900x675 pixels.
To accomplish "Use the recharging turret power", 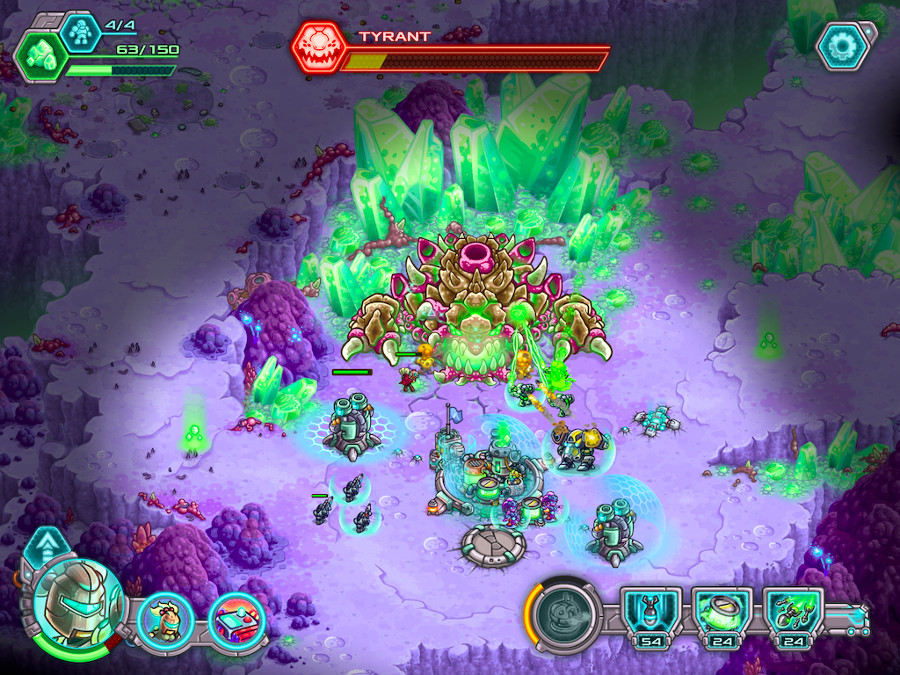I will pos(563,616).
